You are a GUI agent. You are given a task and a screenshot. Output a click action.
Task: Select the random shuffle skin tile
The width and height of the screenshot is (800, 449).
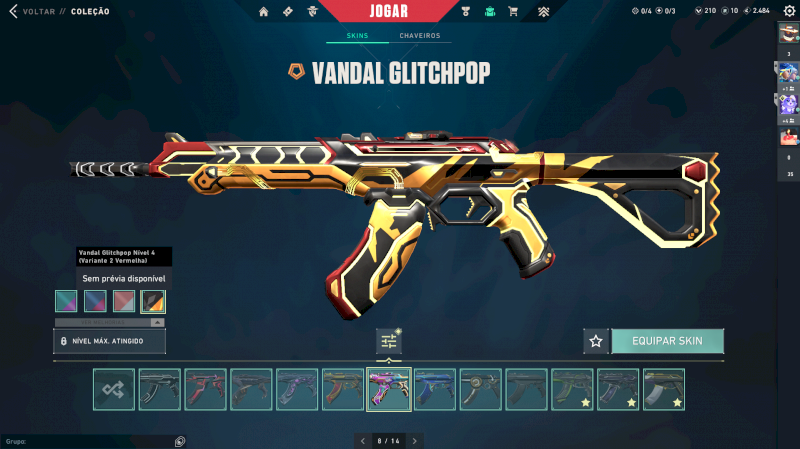click(x=114, y=390)
